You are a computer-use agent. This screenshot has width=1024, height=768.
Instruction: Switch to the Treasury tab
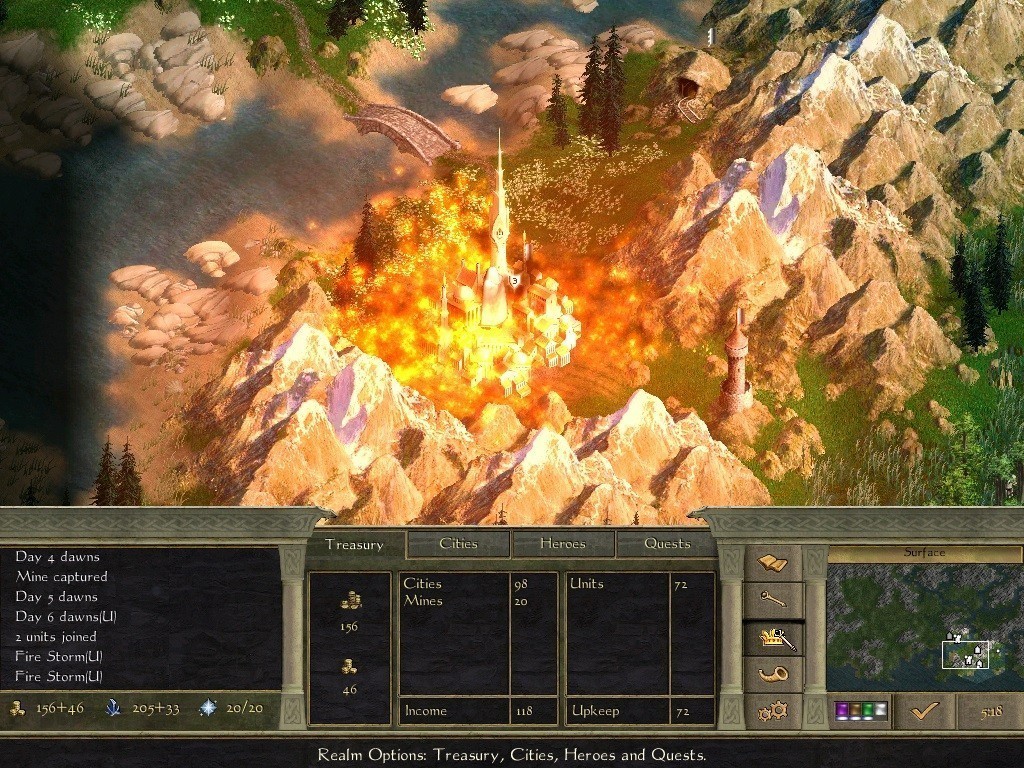(x=354, y=545)
